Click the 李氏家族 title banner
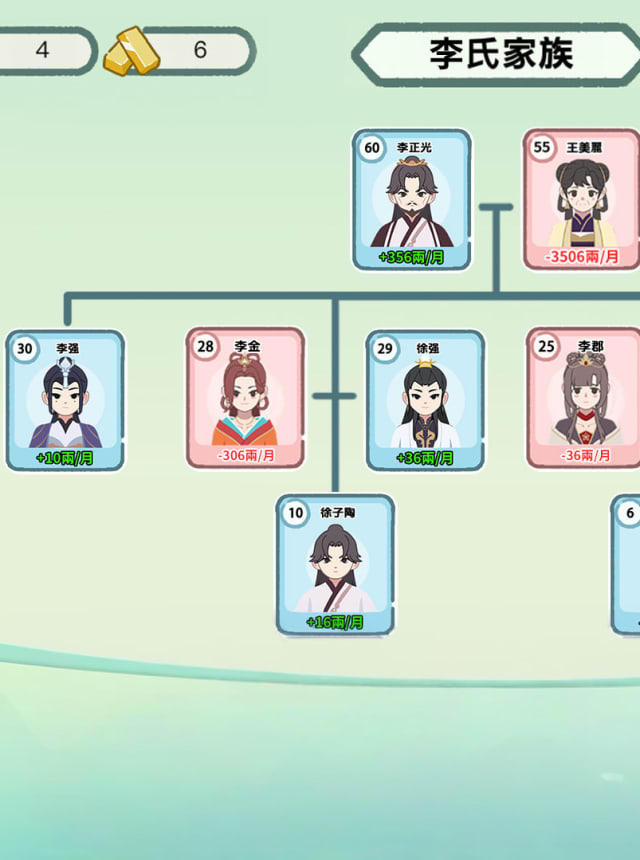This screenshot has width=640, height=860. click(x=500, y=53)
